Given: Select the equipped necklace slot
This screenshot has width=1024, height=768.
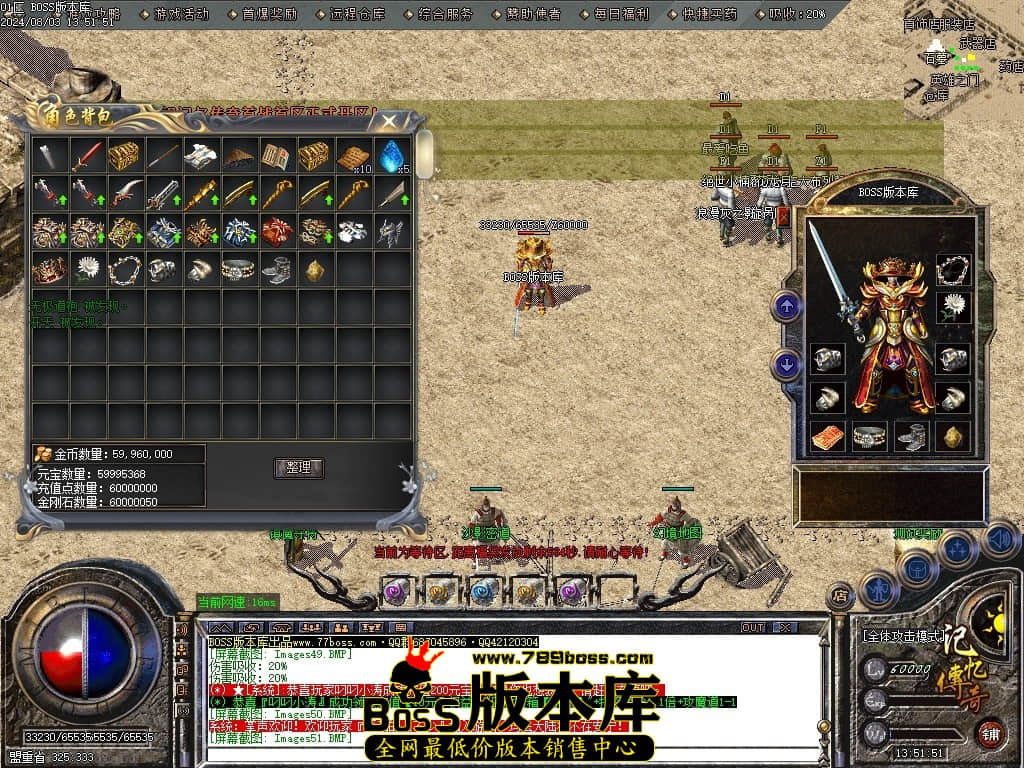Looking at the screenshot, I should 953,269.
